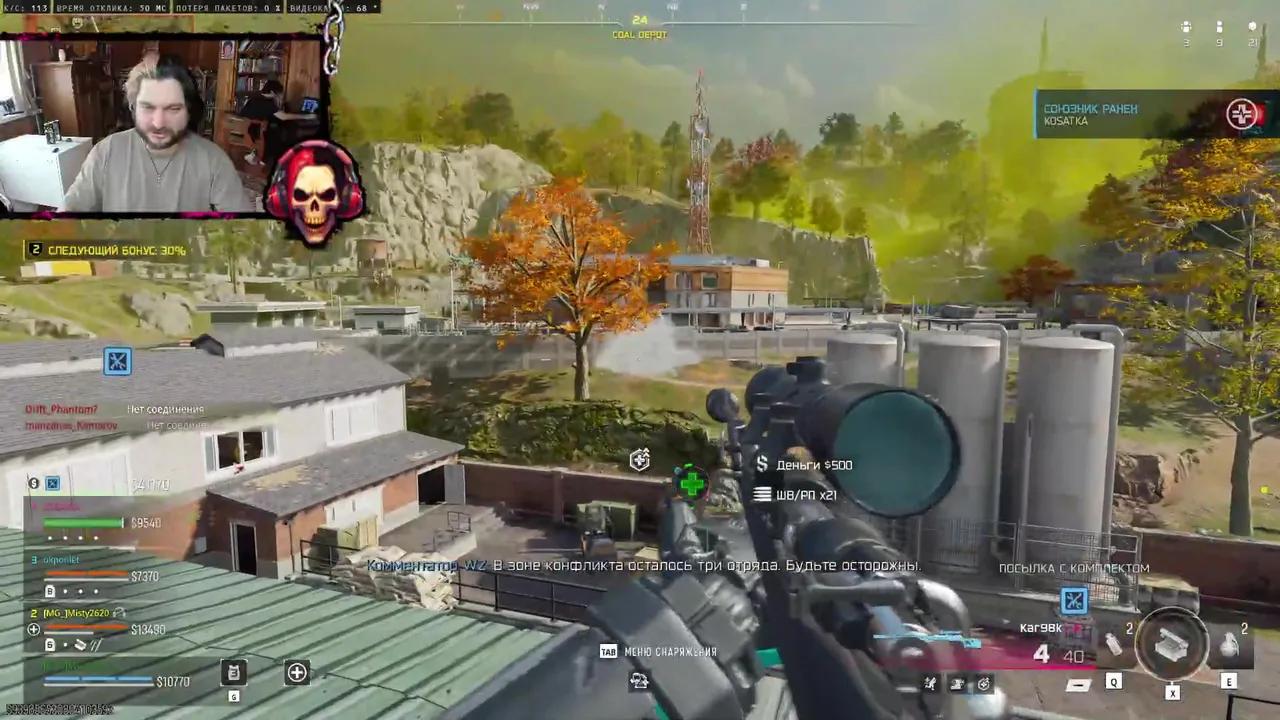1280x720 pixels.
Task: Click the tactical equipment icon beside the Q key
Action: click(x=1113, y=644)
